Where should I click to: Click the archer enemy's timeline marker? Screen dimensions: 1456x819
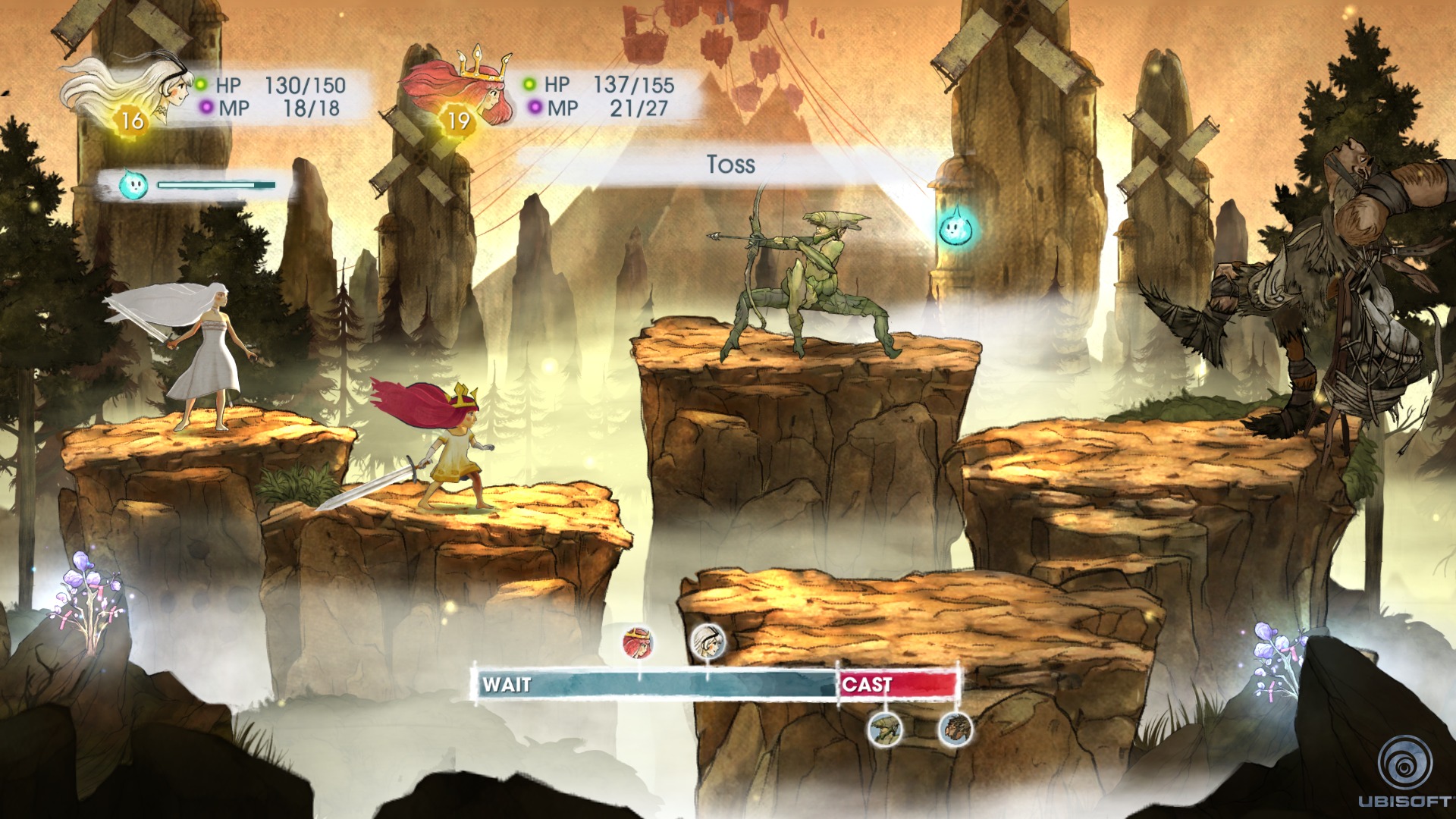click(884, 729)
